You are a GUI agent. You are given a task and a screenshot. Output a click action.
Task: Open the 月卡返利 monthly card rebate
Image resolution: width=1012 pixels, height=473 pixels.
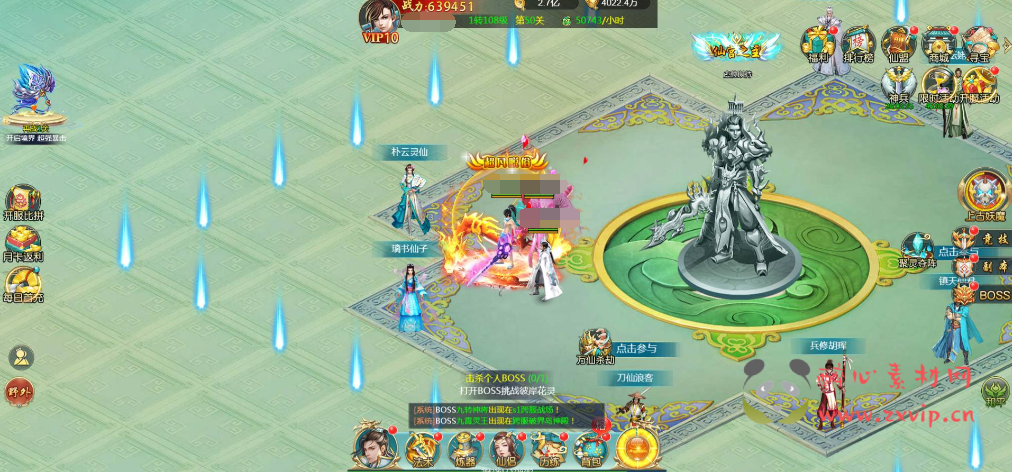coord(22,243)
